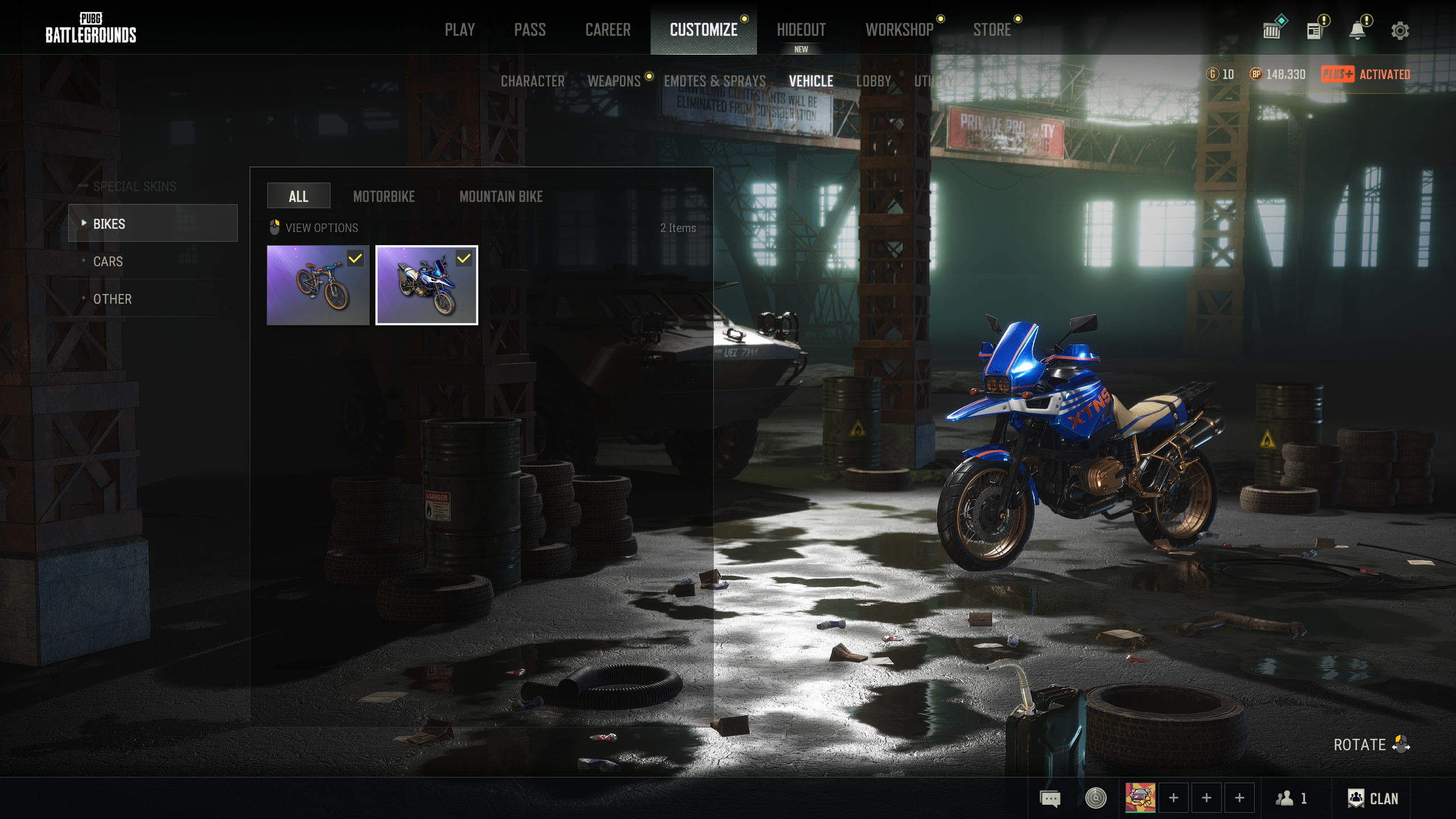Enter the STORE
The image size is (1456, 819).
point(991,30)
